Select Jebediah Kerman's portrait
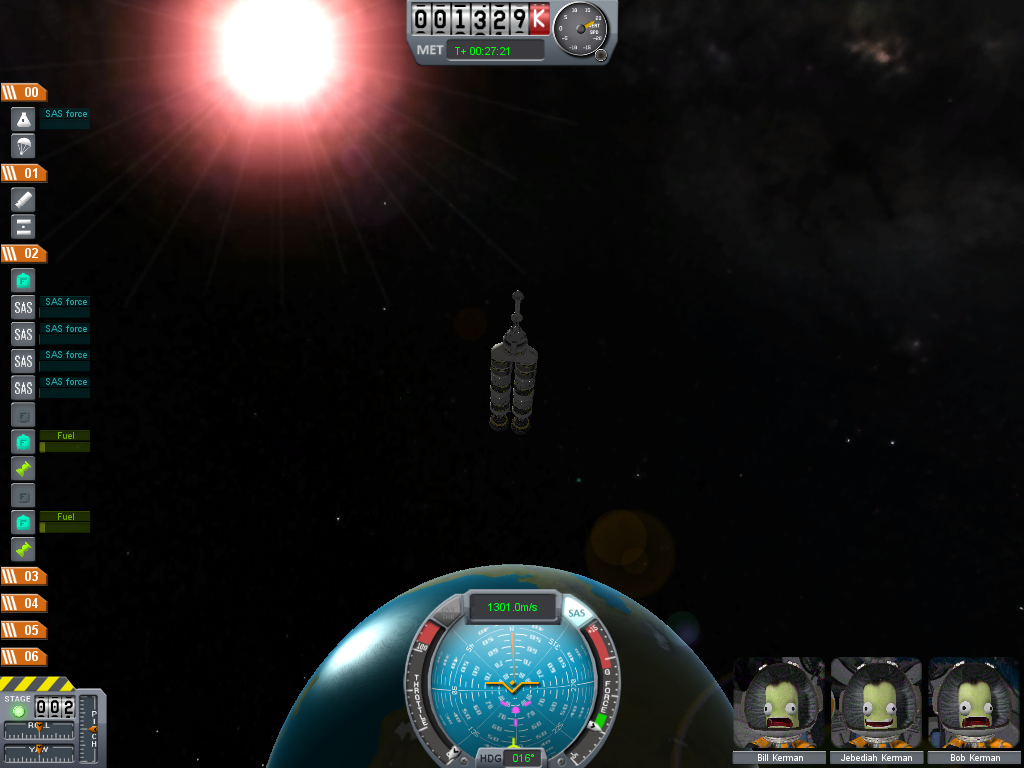This screenshot has width=1024, height=768. tap(876, 705)
